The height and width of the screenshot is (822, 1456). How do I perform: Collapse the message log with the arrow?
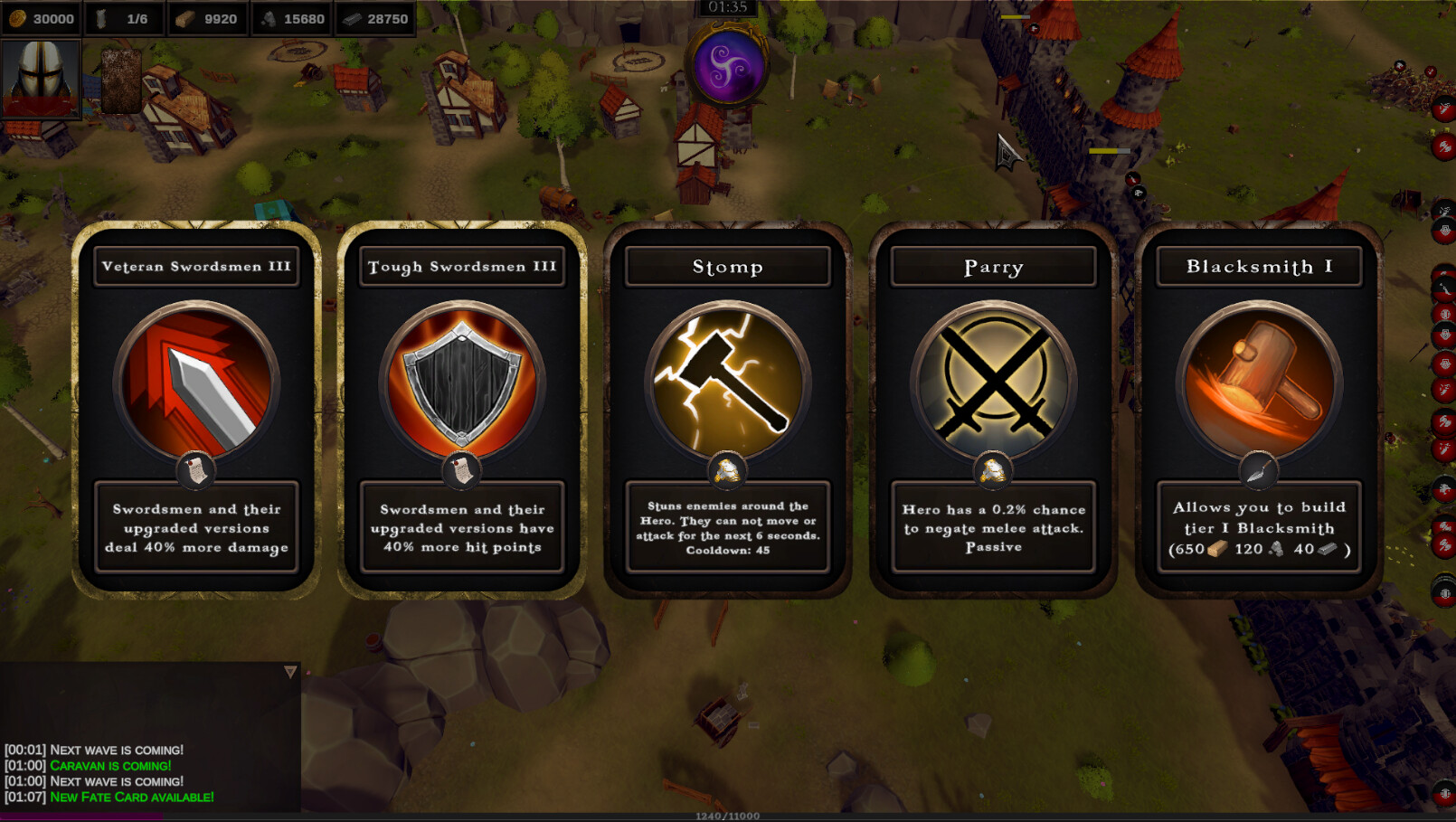290,672
